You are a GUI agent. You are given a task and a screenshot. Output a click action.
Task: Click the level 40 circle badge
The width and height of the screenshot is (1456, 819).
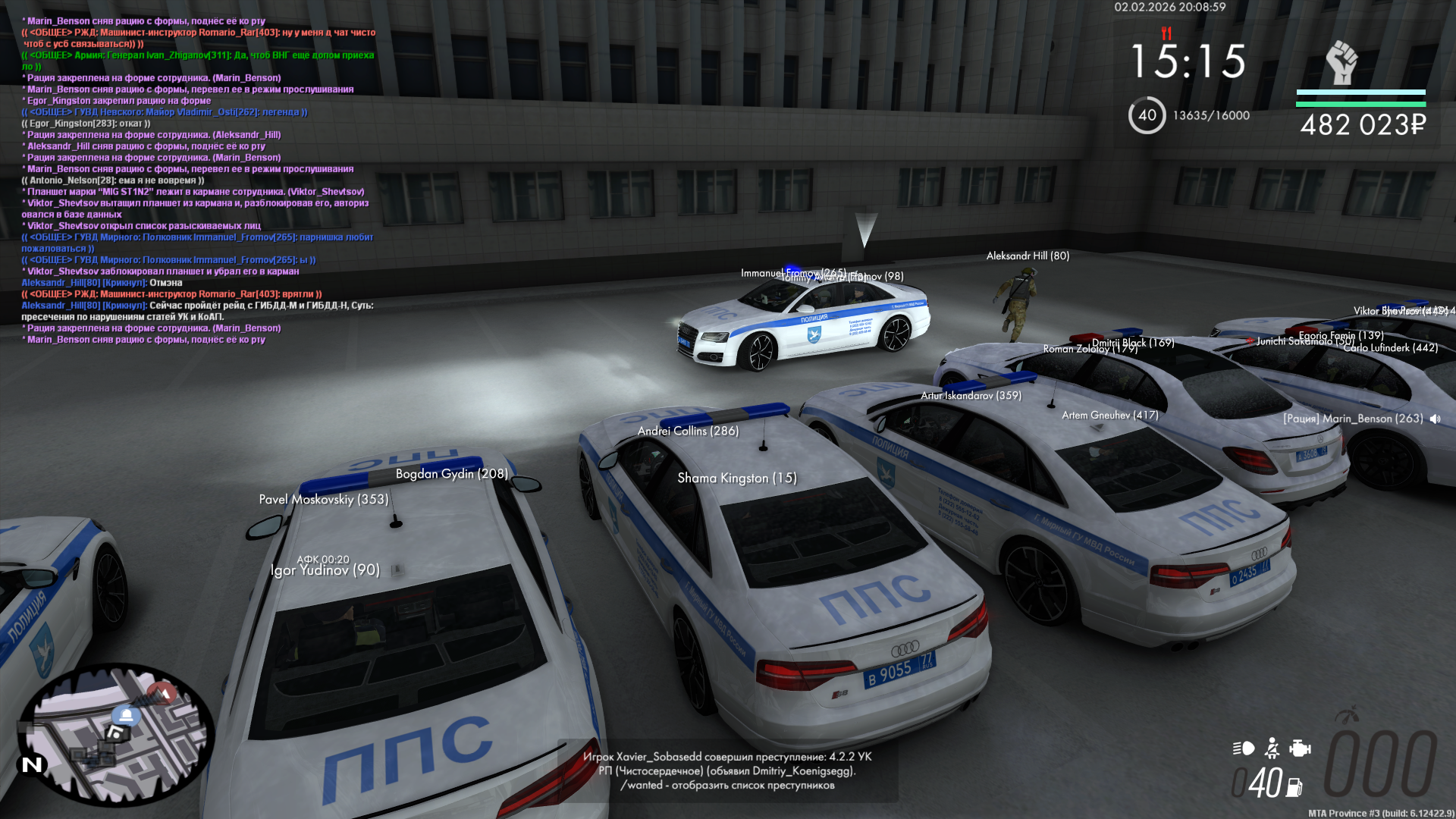[x=1147, y=115]
